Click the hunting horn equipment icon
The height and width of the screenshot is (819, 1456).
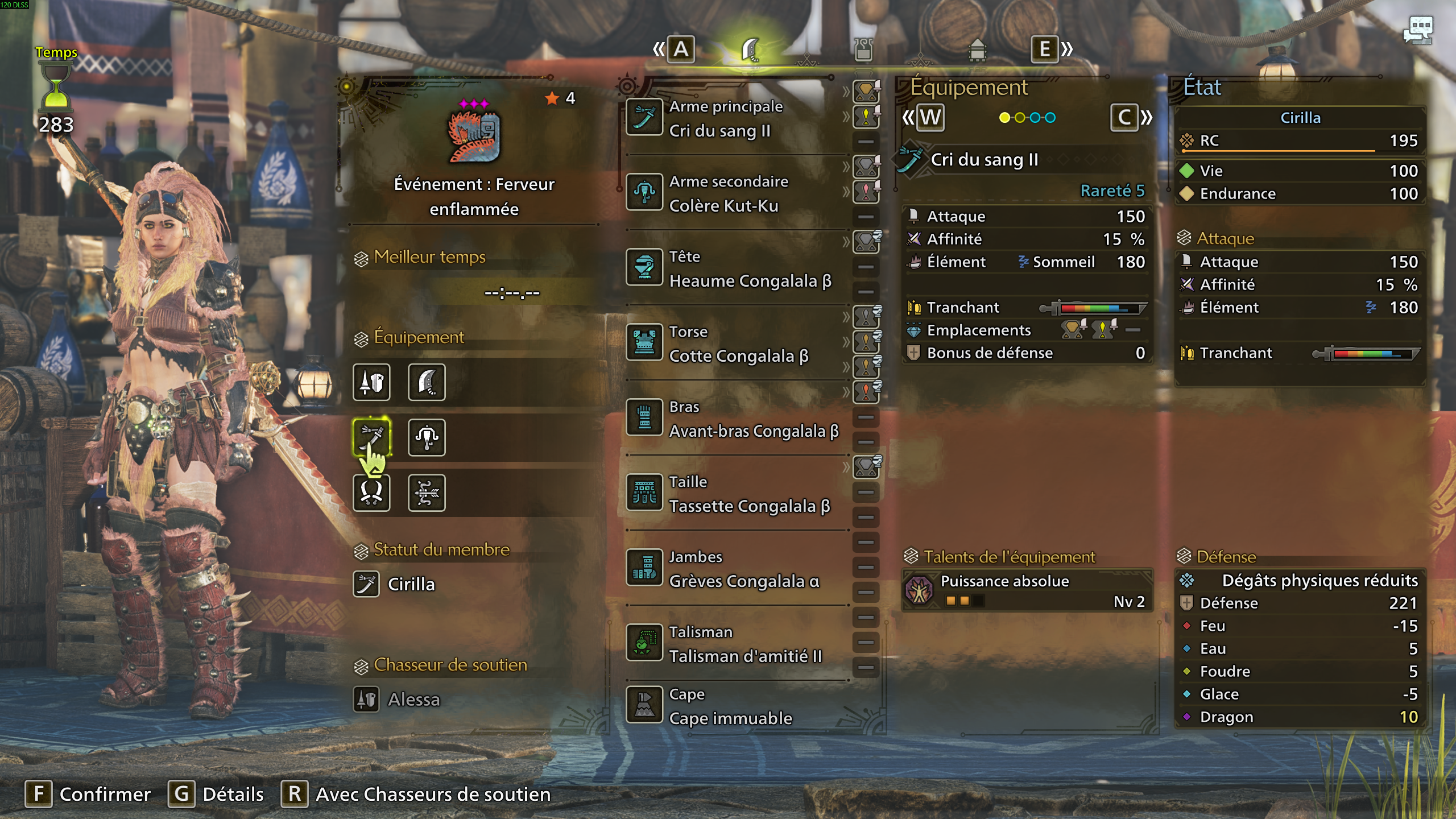[x=427, y=437]
